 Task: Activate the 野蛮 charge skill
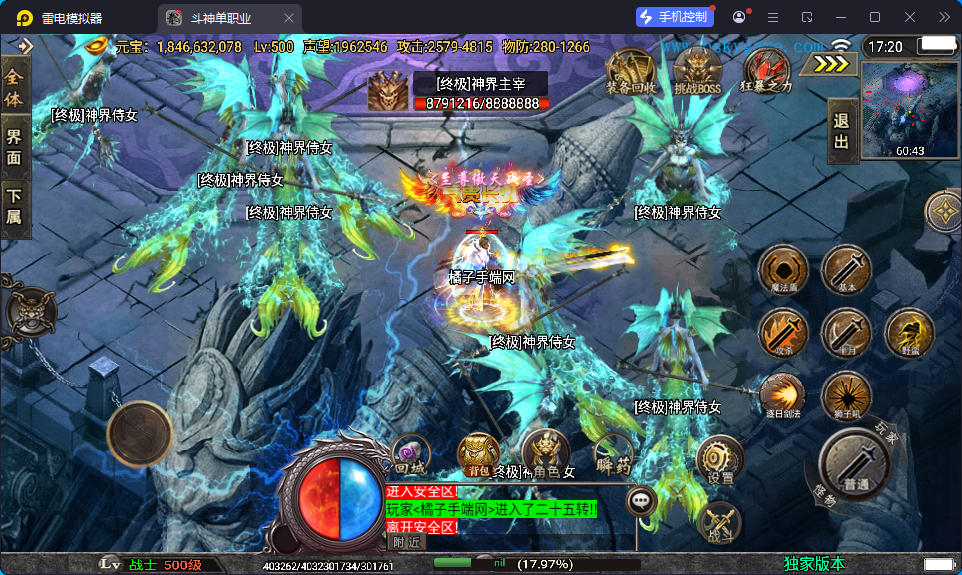(910, 333)
